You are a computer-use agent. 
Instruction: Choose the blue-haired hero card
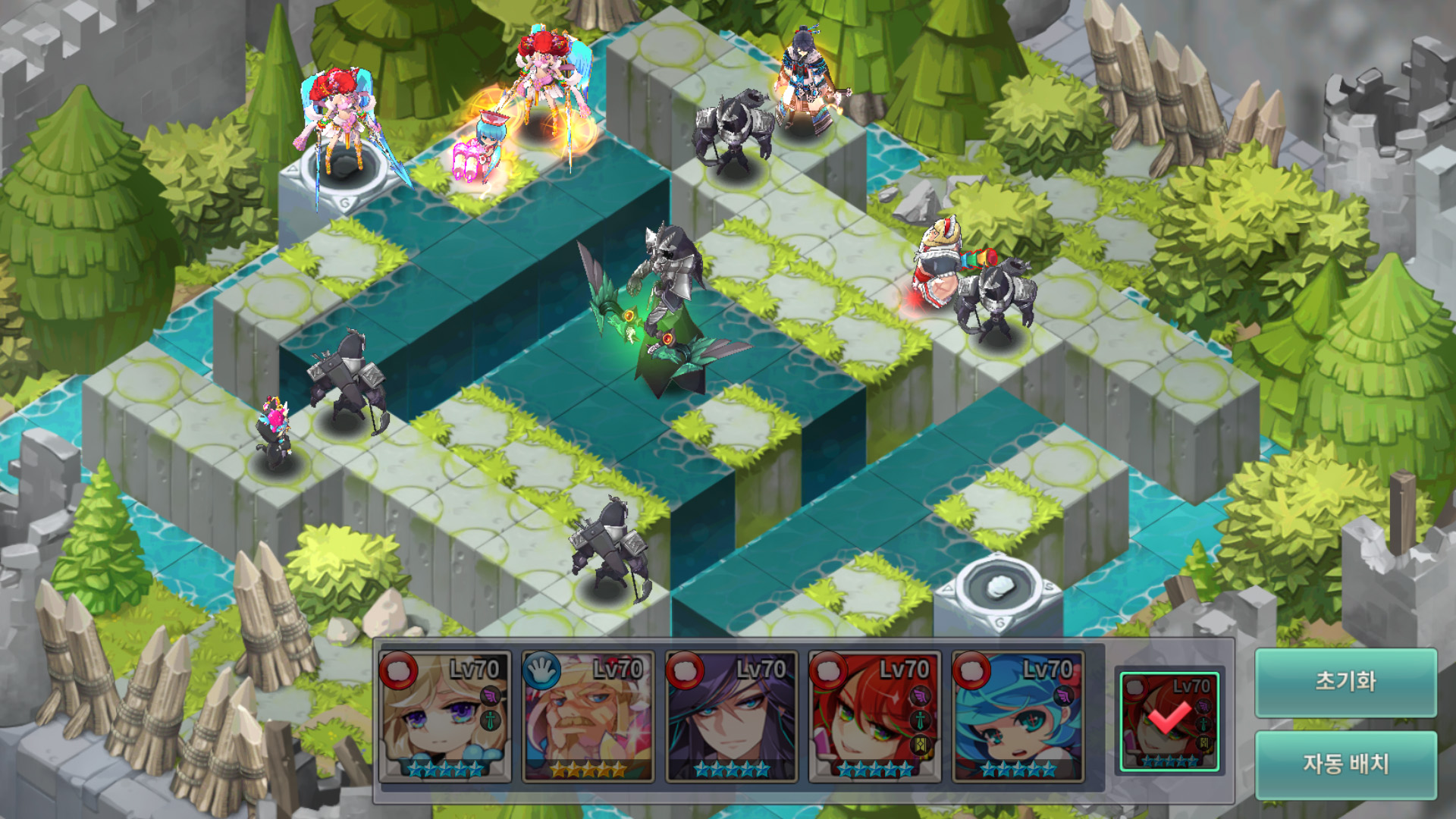coord(1018,716)
